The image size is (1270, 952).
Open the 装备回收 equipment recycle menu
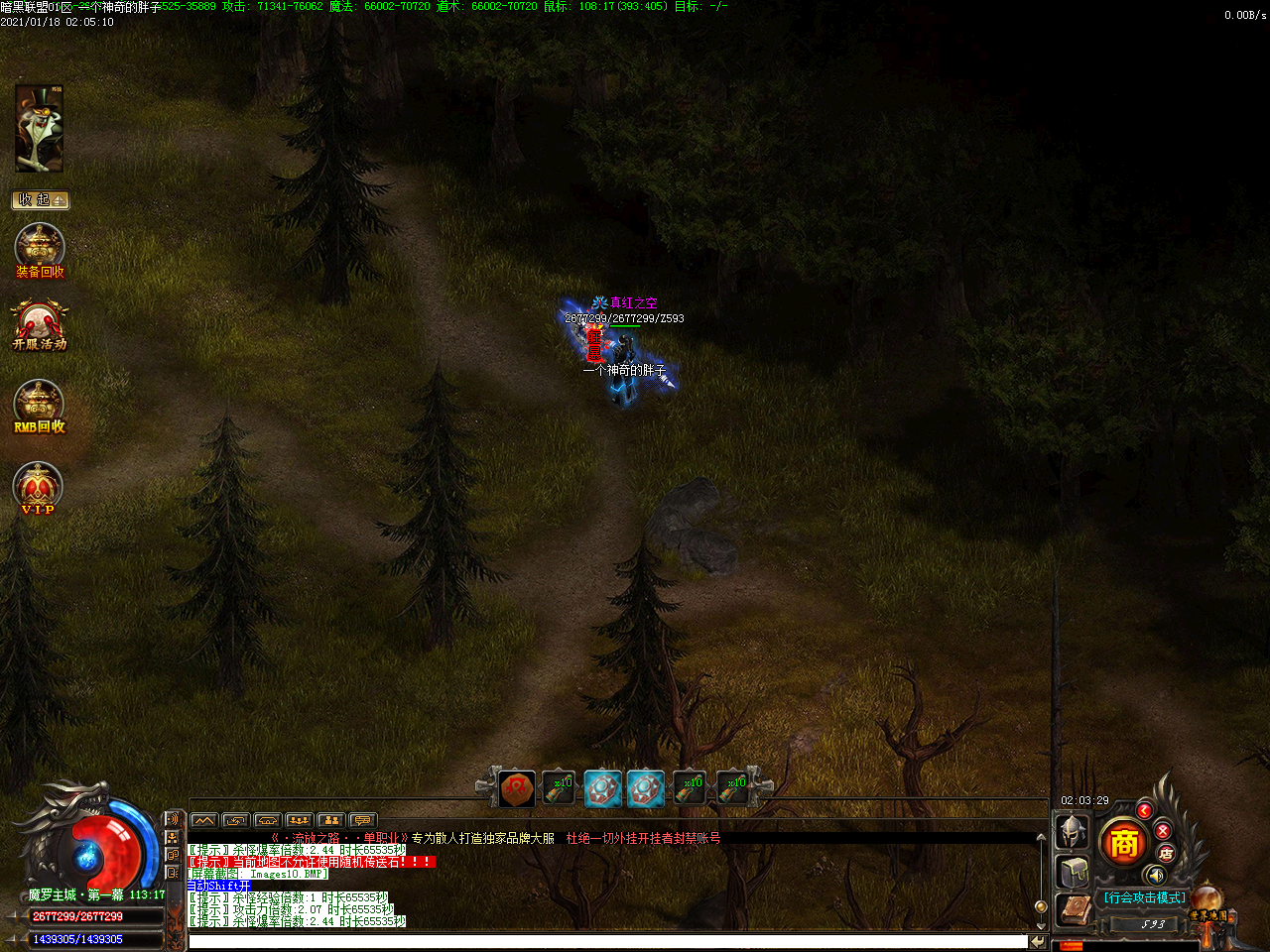coord(40,249)
